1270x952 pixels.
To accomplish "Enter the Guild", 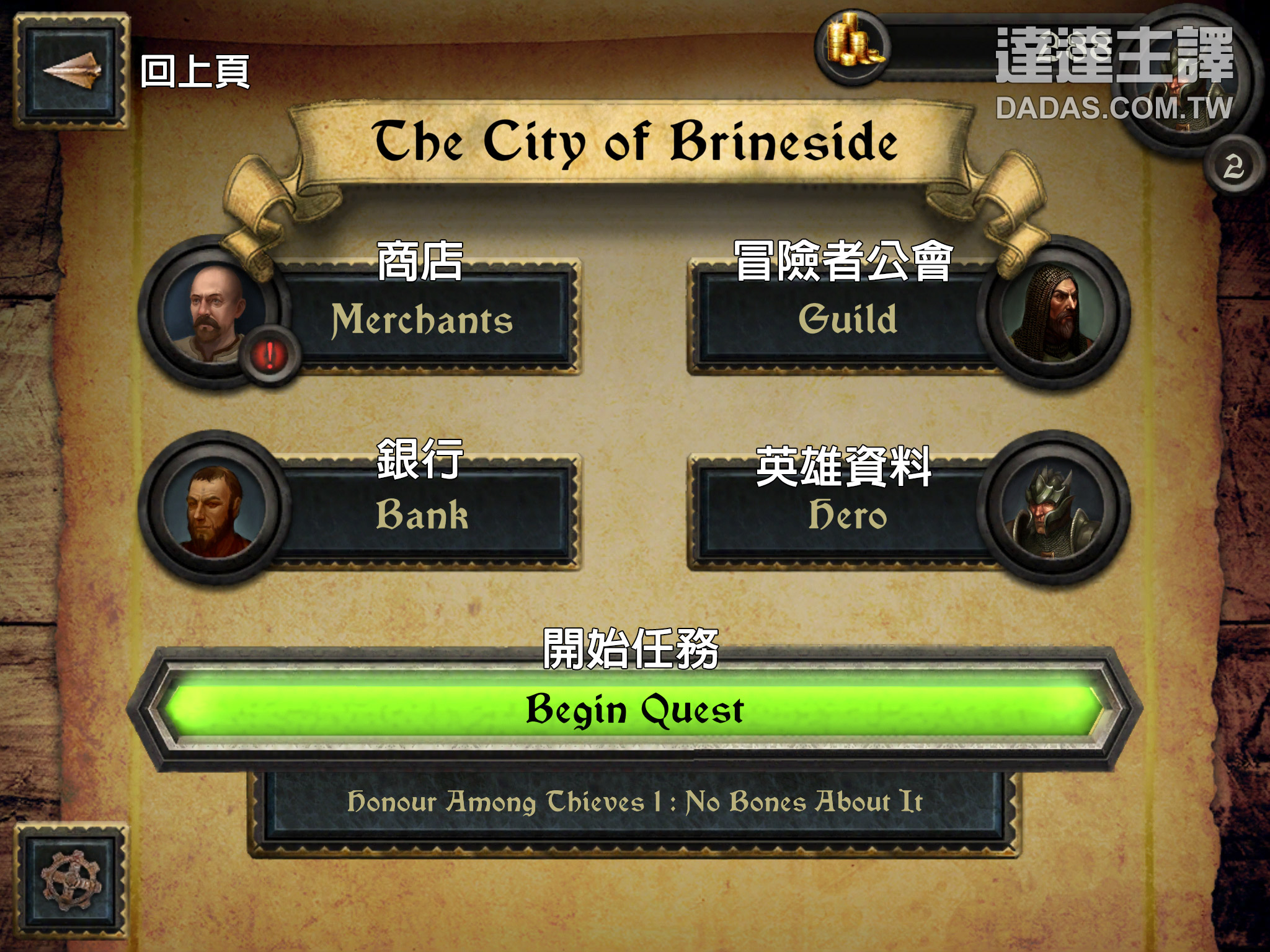I will point(847,320).
